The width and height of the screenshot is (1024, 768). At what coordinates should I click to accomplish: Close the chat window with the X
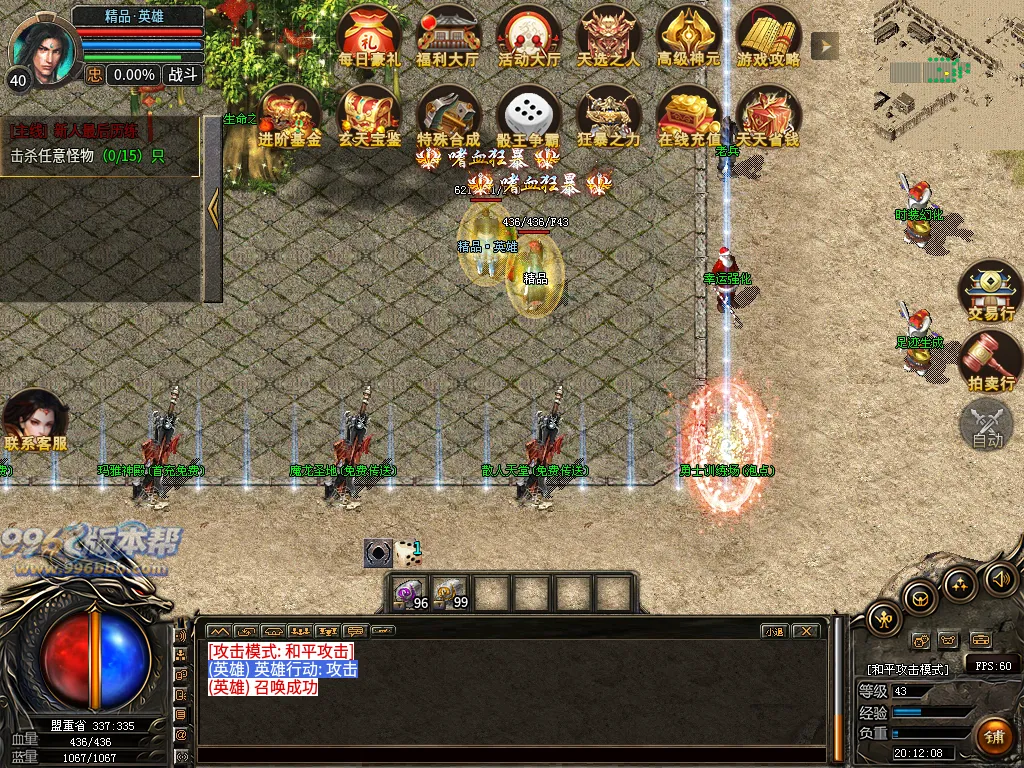pos(805,631)
